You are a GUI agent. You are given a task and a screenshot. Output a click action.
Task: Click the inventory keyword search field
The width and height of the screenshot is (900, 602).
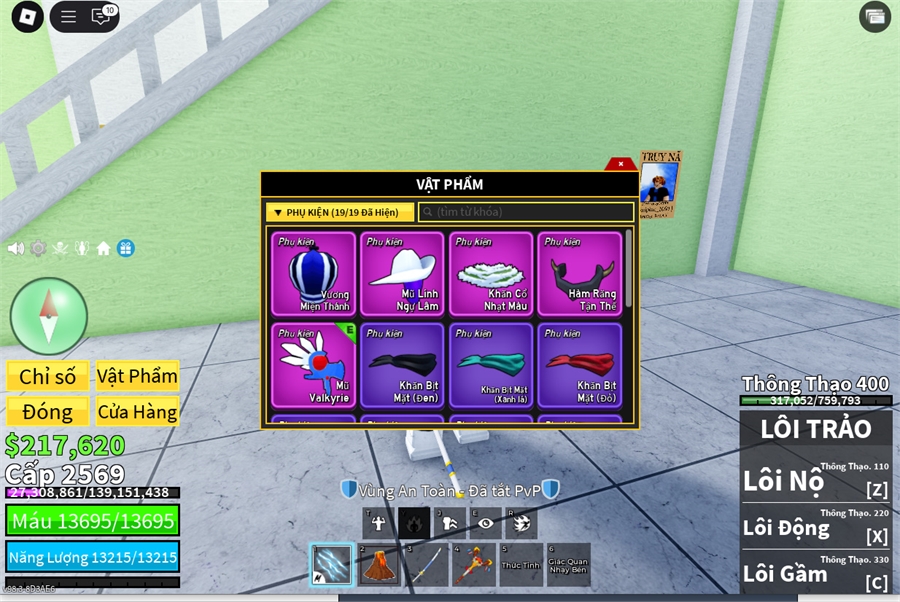coord(526,212)
